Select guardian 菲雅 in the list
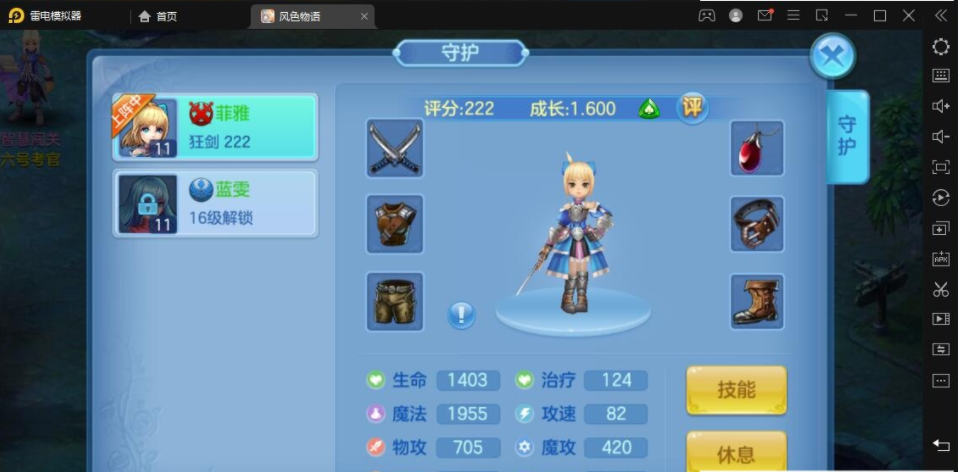The image size is (958, 472). pos(215,127)
